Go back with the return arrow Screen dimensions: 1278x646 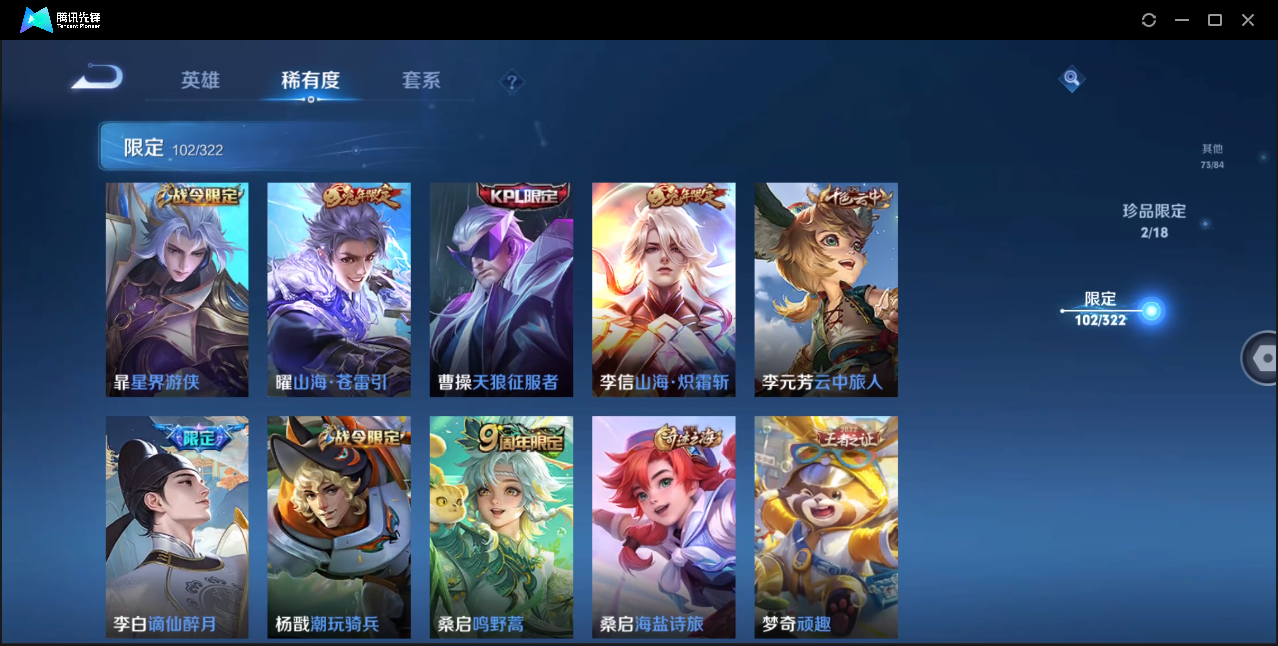coord(97,77)
